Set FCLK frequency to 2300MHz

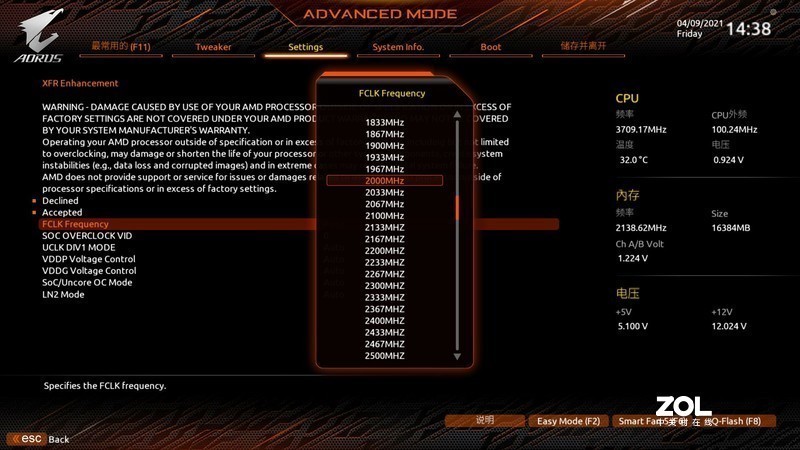(384, 285)
